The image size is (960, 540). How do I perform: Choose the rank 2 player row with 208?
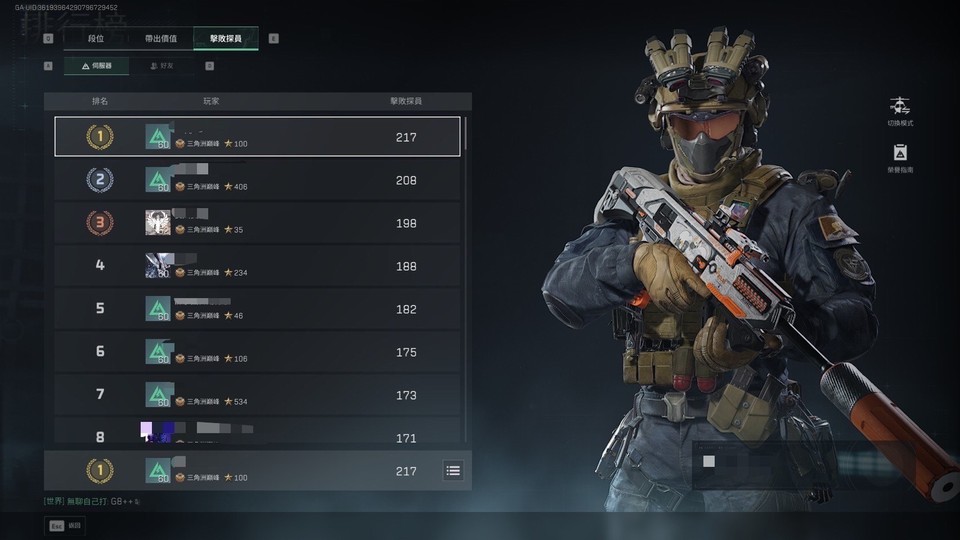(x=257, y=180)
